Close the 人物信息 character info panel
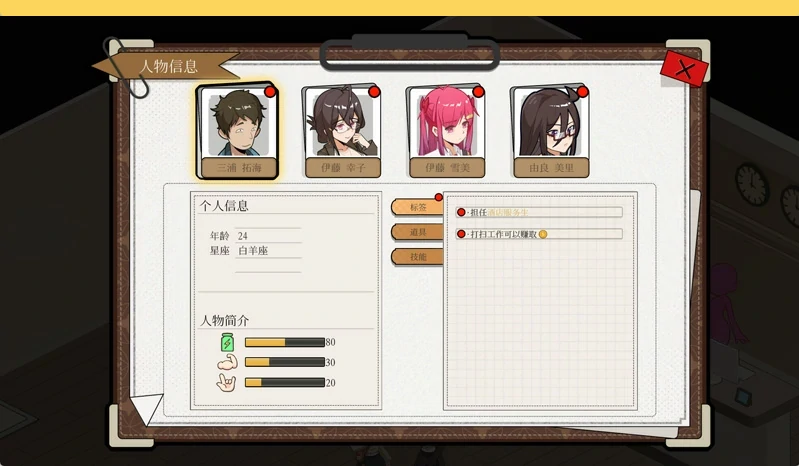The image size is (799, 466). [685, 69]
